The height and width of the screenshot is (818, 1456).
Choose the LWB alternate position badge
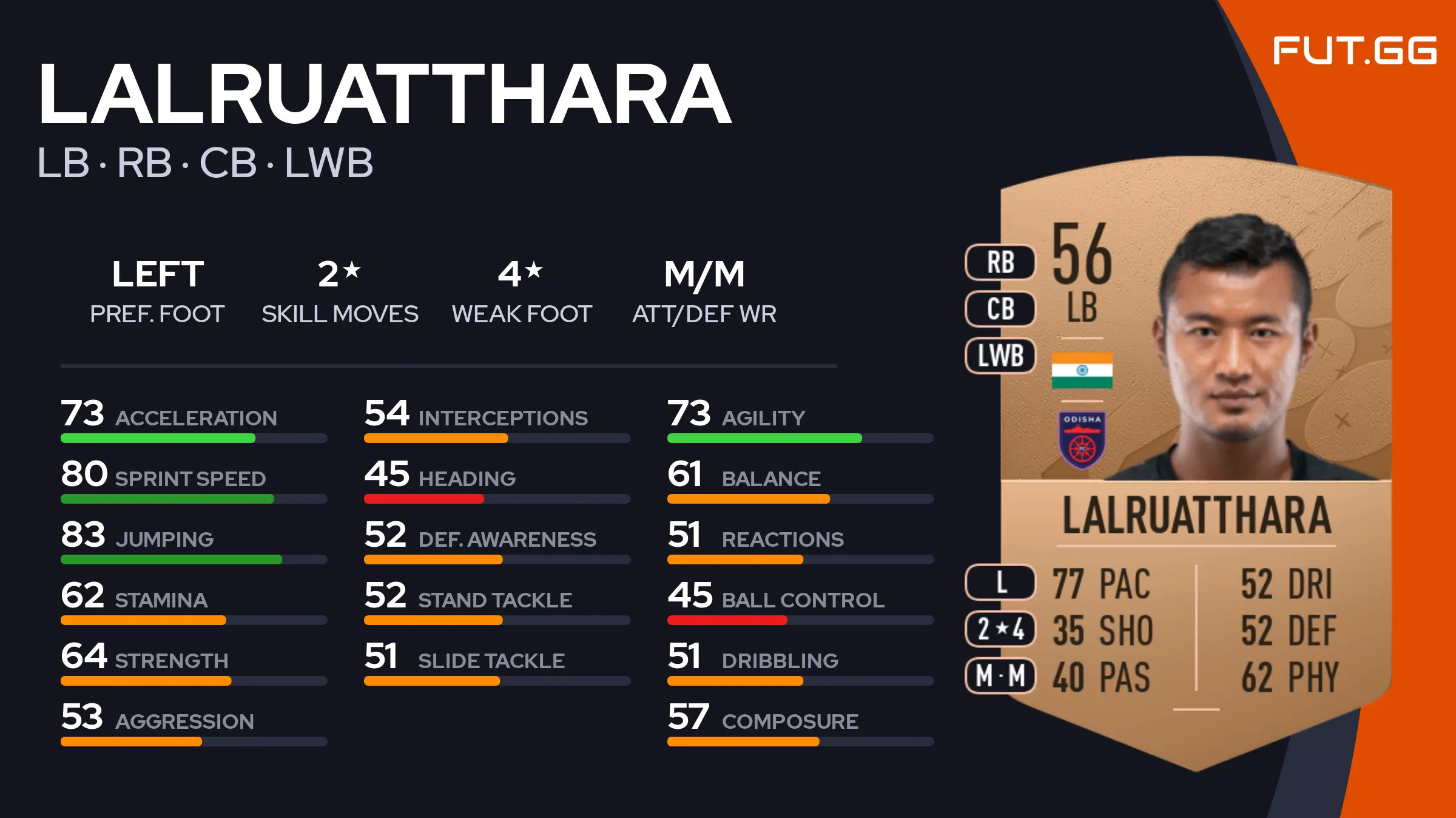coord(1000,356)
